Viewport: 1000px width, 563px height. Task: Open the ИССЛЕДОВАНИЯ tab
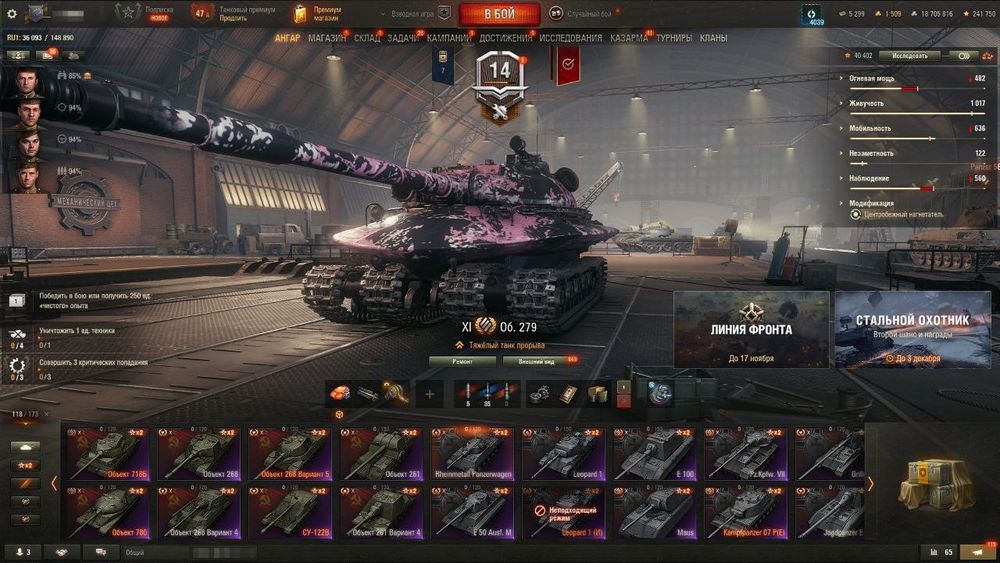click(570, 38)
